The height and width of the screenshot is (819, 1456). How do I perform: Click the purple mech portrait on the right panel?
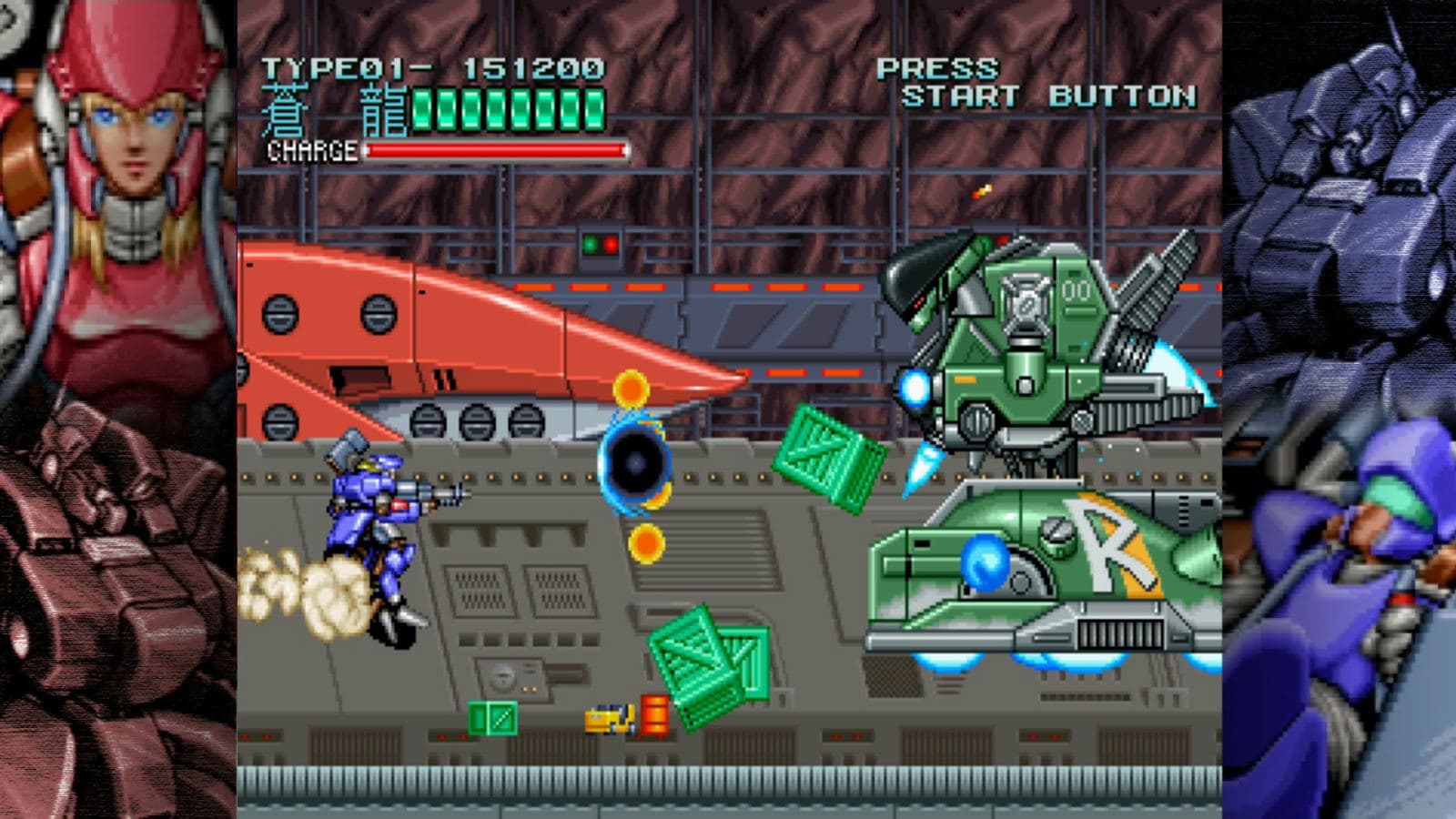click(x=1356, y=164)
